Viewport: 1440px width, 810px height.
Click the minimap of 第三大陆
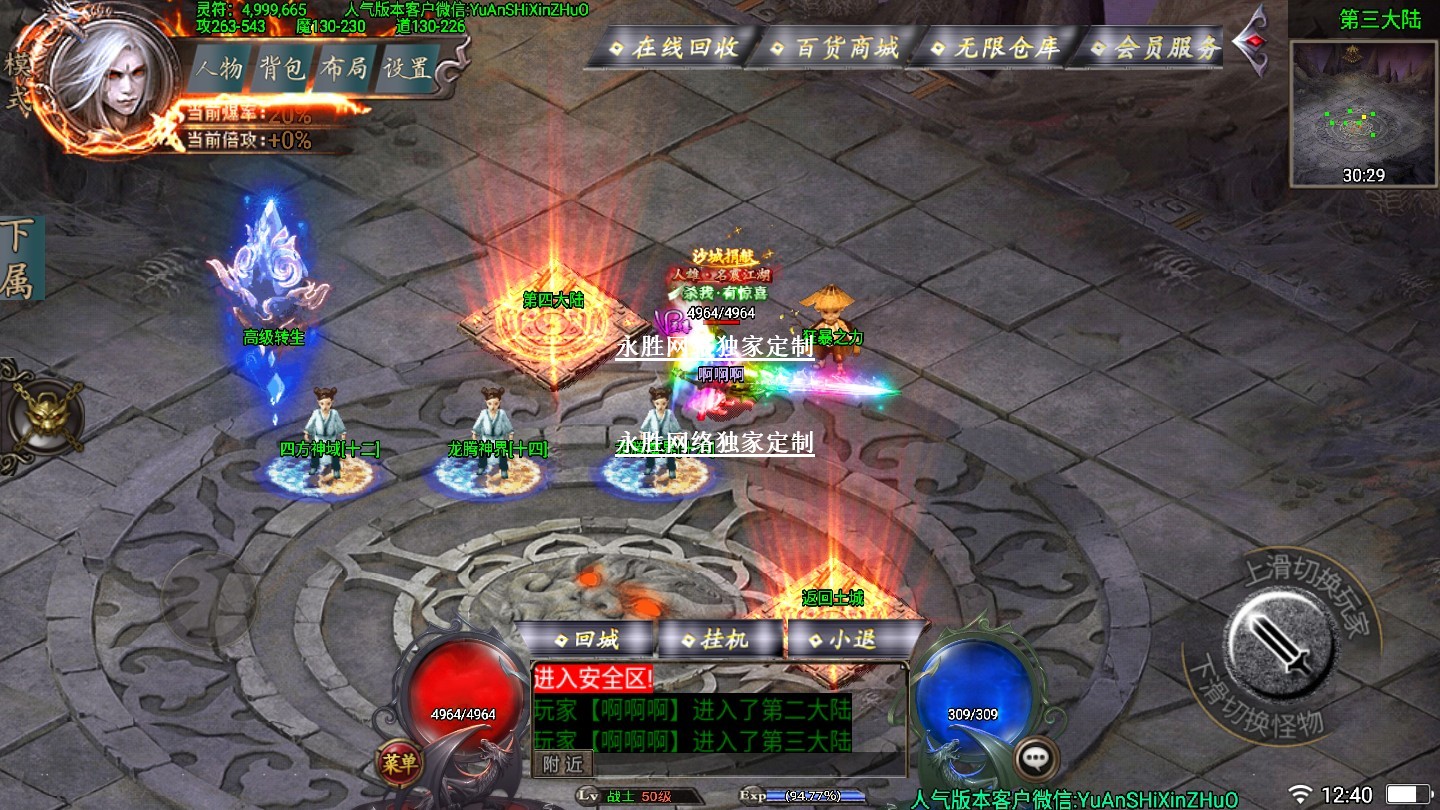tap(1365, 113)
